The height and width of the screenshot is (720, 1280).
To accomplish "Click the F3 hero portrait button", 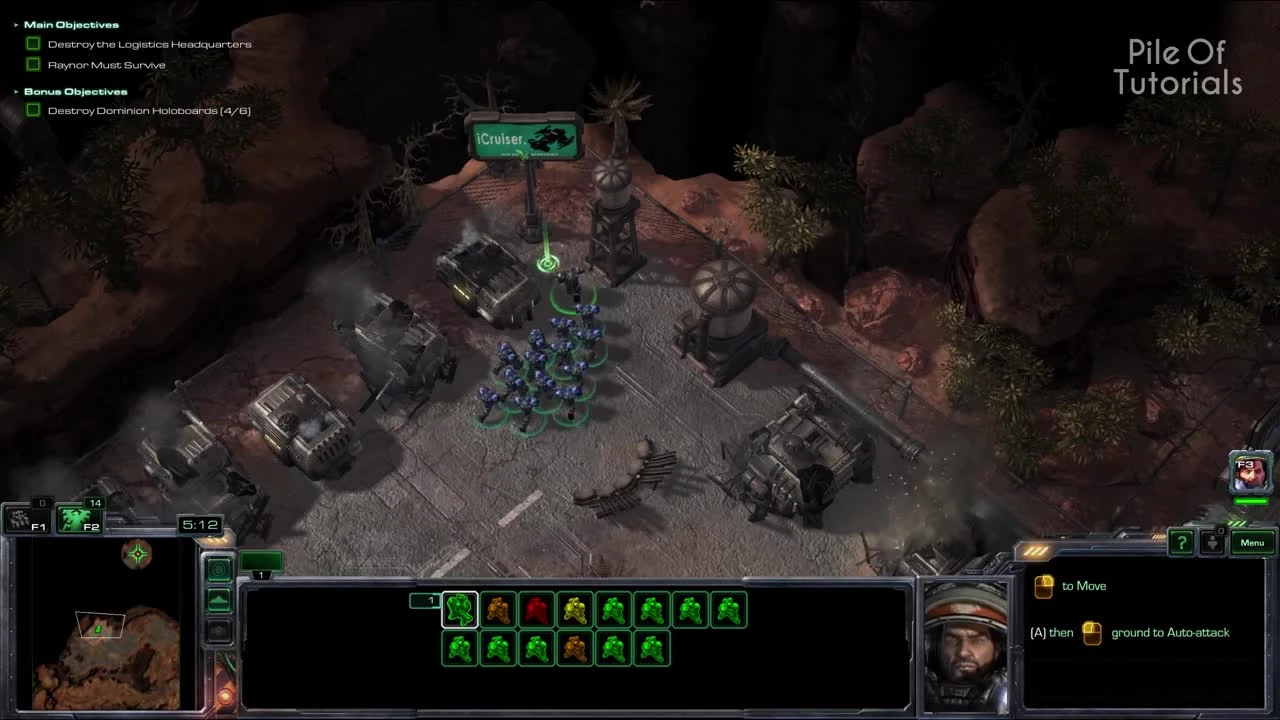I will pos(1250,470).
